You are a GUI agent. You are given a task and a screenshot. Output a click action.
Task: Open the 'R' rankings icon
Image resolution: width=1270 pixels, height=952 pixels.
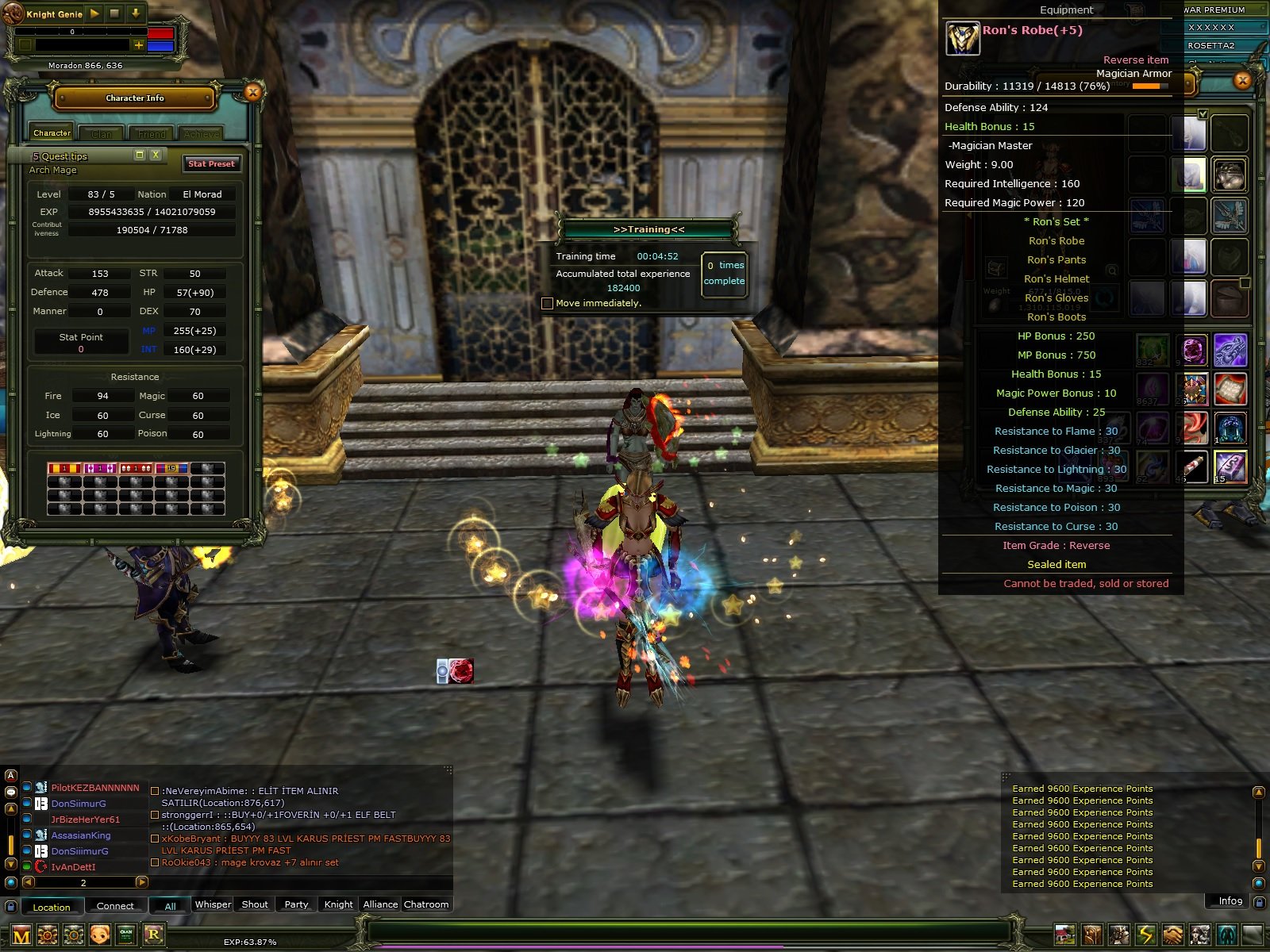pyautogui.click(x=153, y=934)
